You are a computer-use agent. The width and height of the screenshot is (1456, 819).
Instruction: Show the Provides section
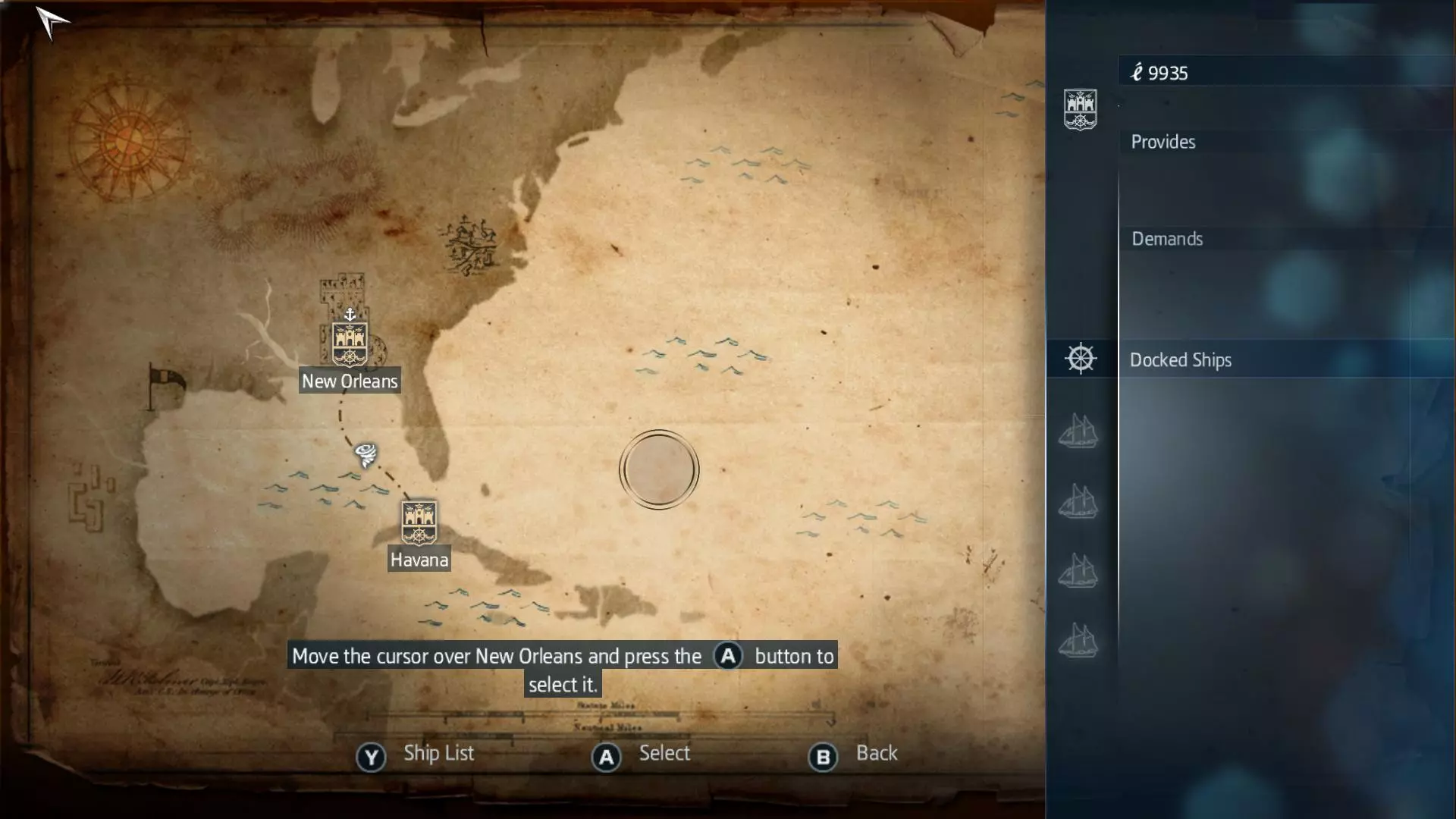(1163, 143)
